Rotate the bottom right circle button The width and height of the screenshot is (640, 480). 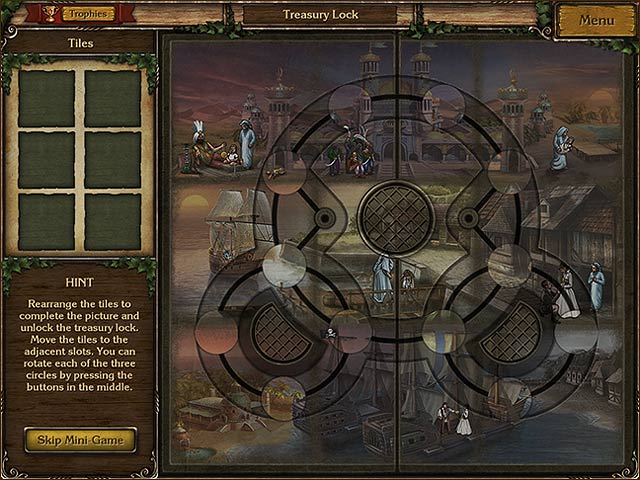point(511,331)
